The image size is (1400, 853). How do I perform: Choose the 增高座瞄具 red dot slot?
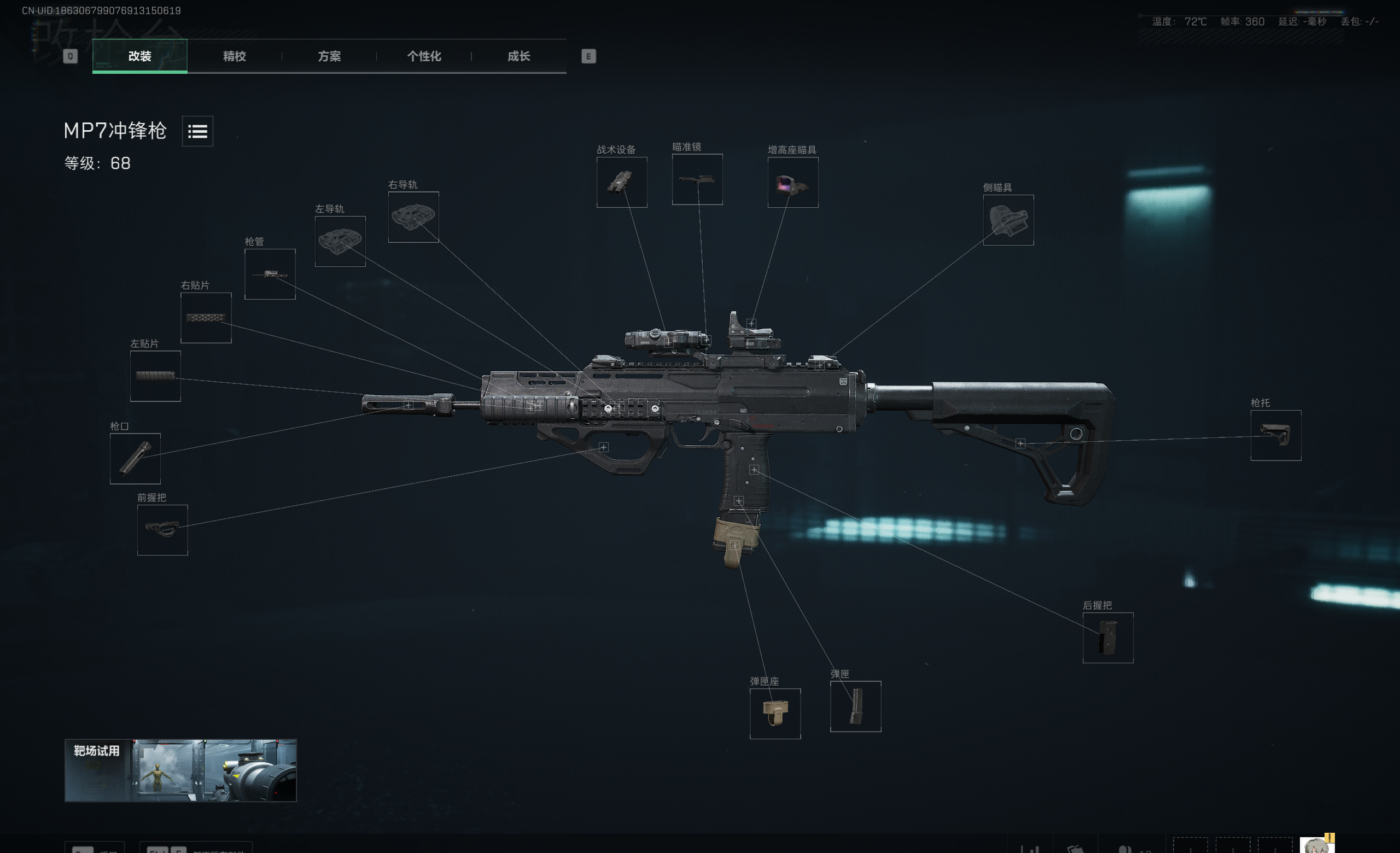click(x=792, y=182)
